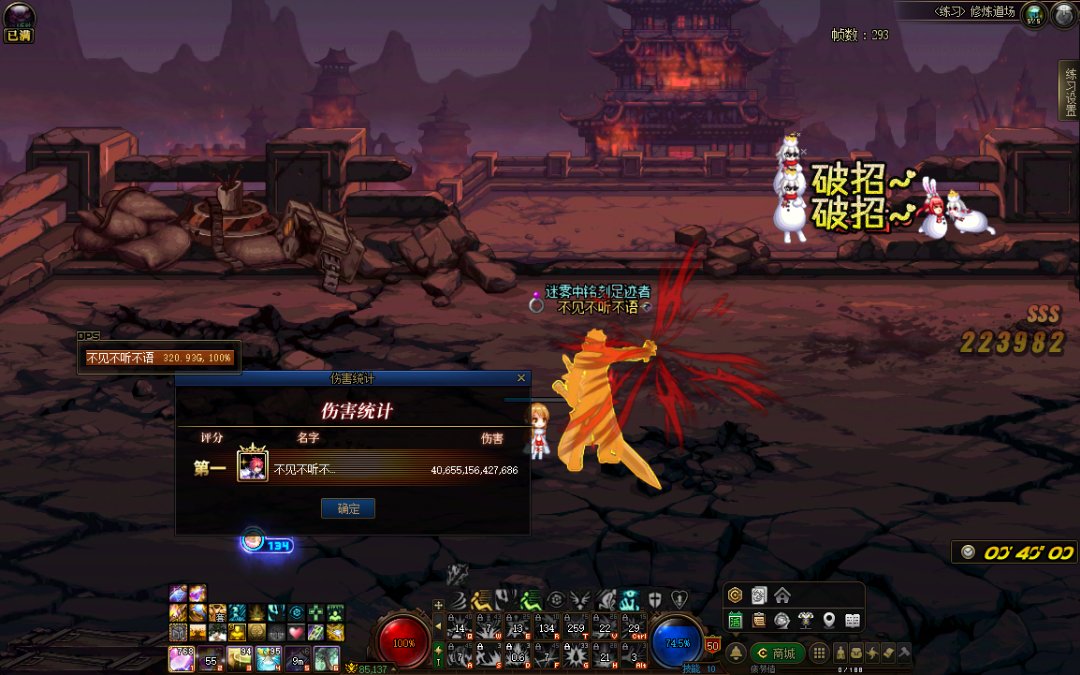Screen dimensions: 1080x675
Task: Open the book icon in the menu panel
Action: pos(852,621)
